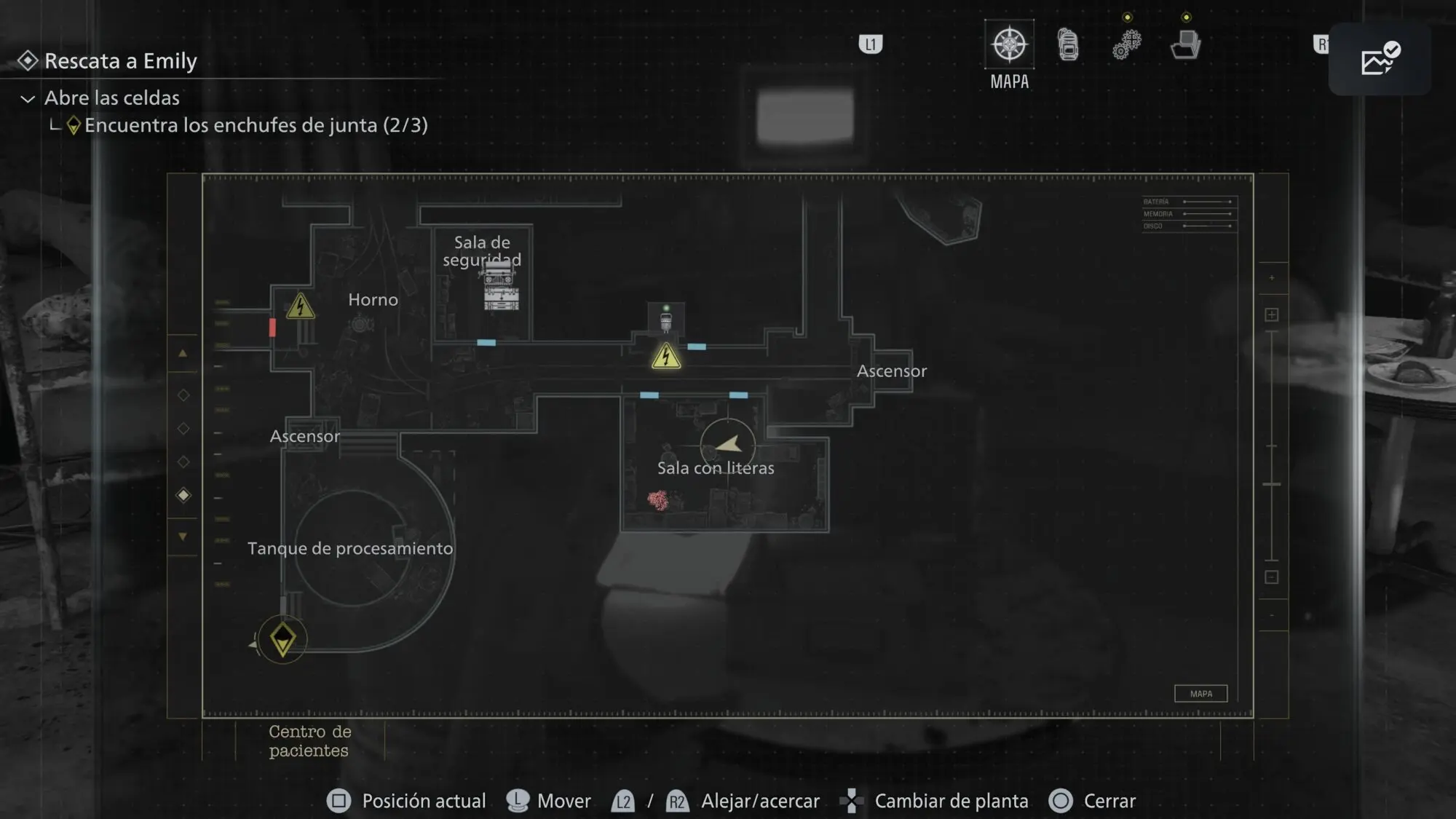1456x819 pixels.
Task: Collapse the 'Abre las celdas' objective
Action: point(28,98)
